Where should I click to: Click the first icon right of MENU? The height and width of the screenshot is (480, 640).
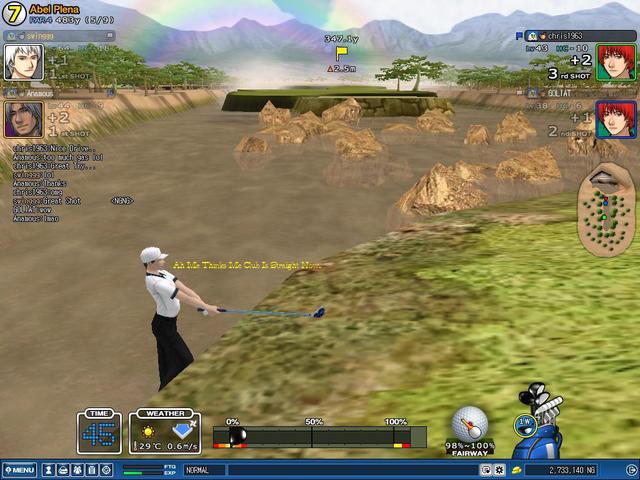pos(47,469)
